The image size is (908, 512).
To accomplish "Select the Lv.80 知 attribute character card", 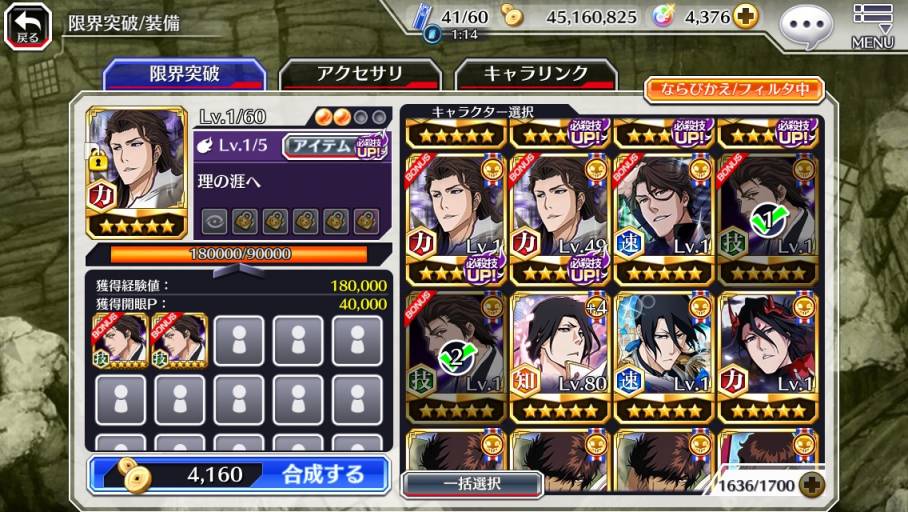I will click(x=560, y=357).
